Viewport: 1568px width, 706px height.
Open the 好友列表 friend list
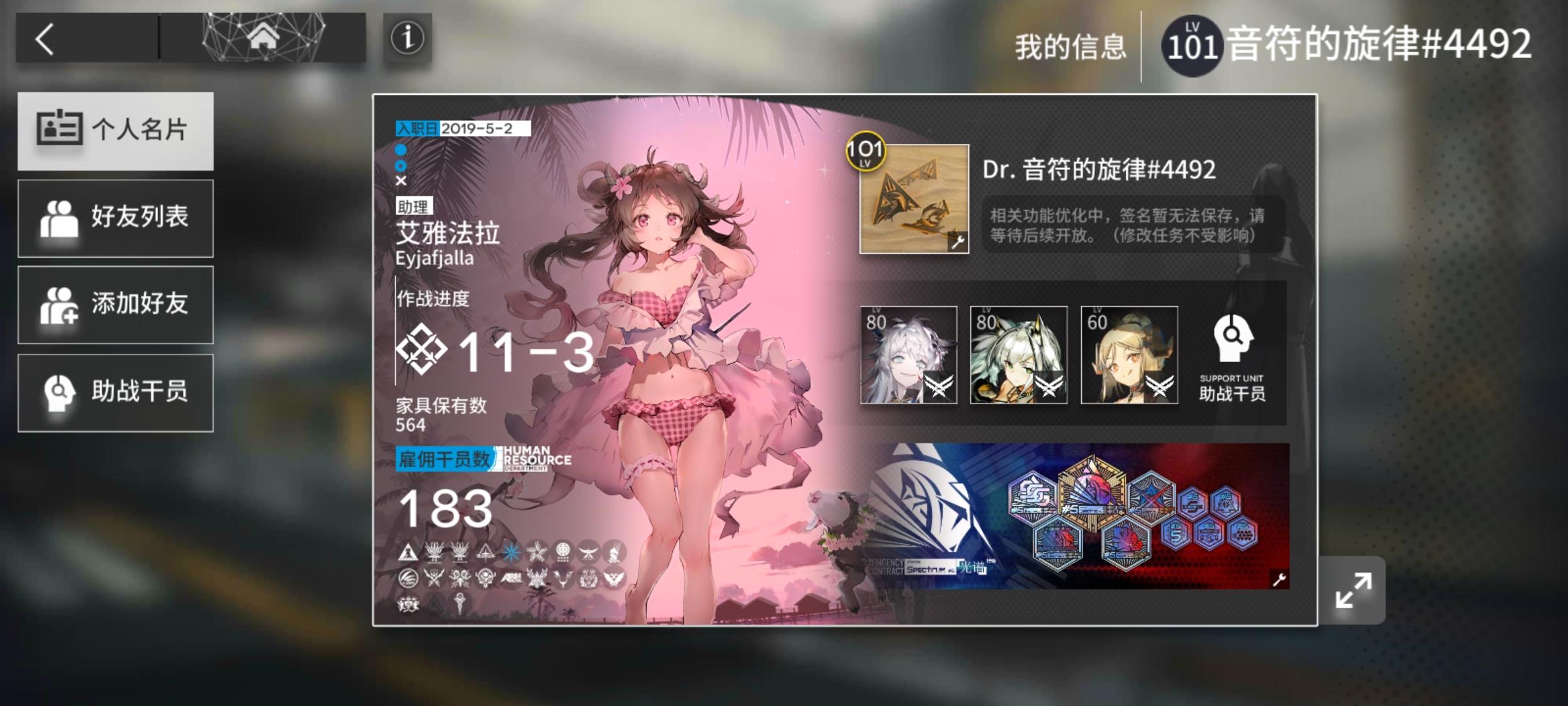[x=116, y=218]
